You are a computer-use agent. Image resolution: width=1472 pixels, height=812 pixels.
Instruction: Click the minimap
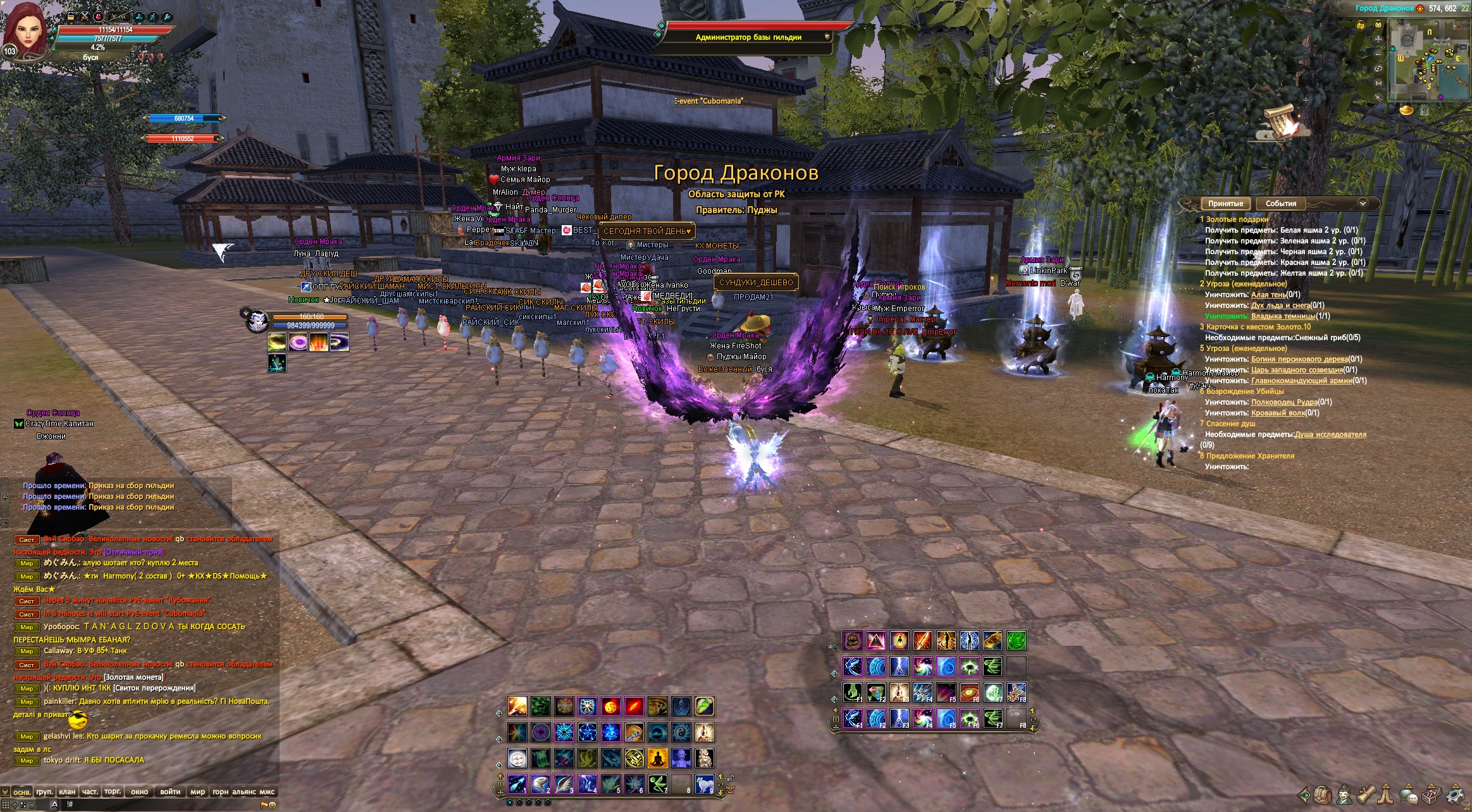click(1428, 60)
